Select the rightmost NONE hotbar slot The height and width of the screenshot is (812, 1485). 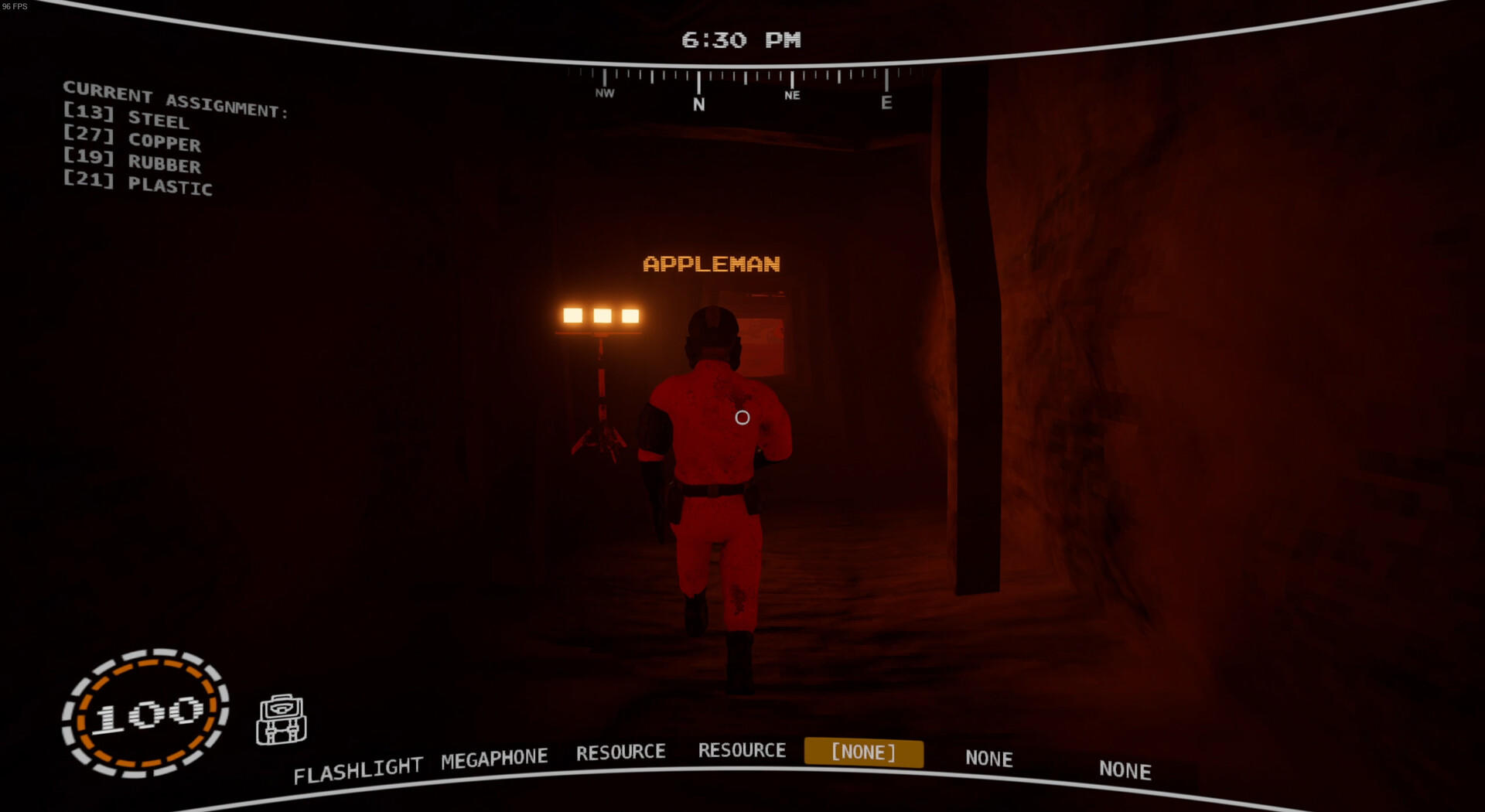point(1123,770)
